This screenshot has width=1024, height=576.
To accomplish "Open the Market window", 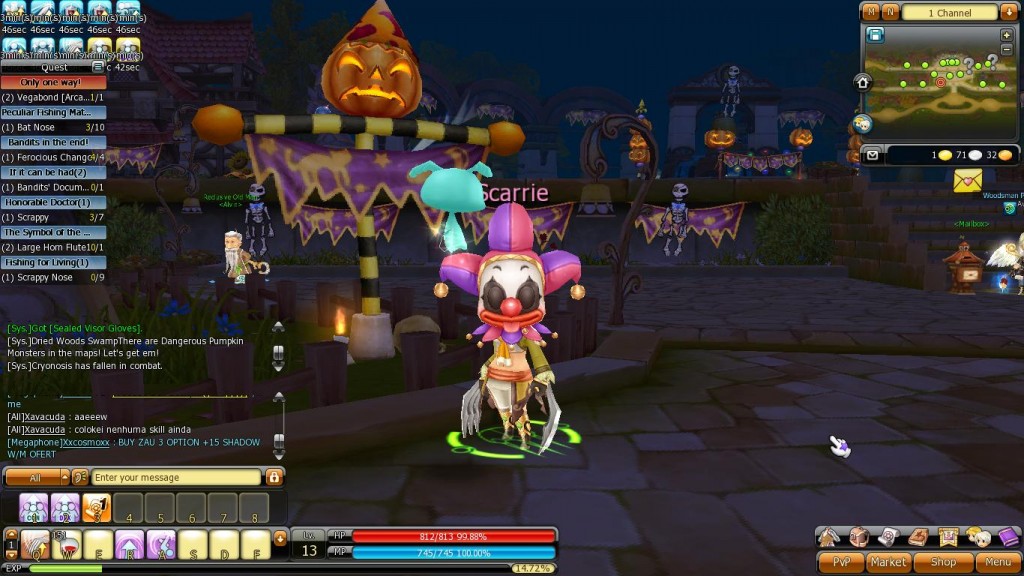I will point(888,563).
